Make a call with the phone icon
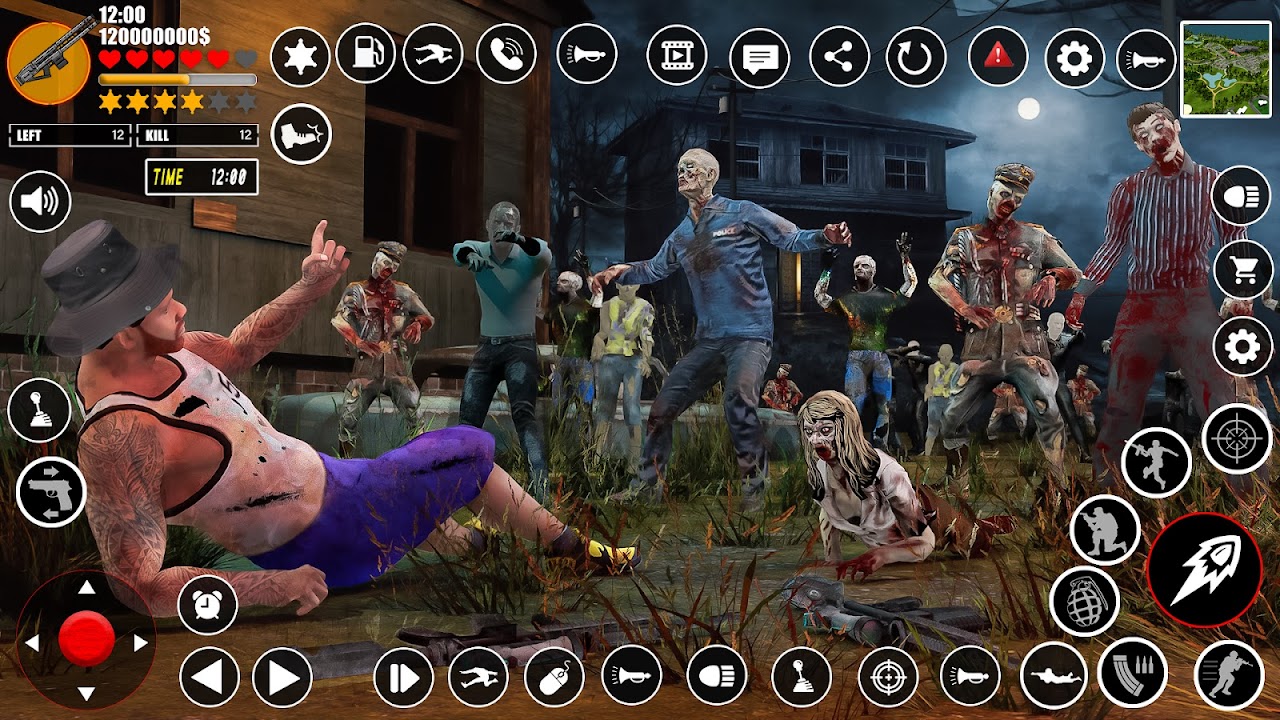The width and height of the screenshot is (1280, 720). pos(506,53)
